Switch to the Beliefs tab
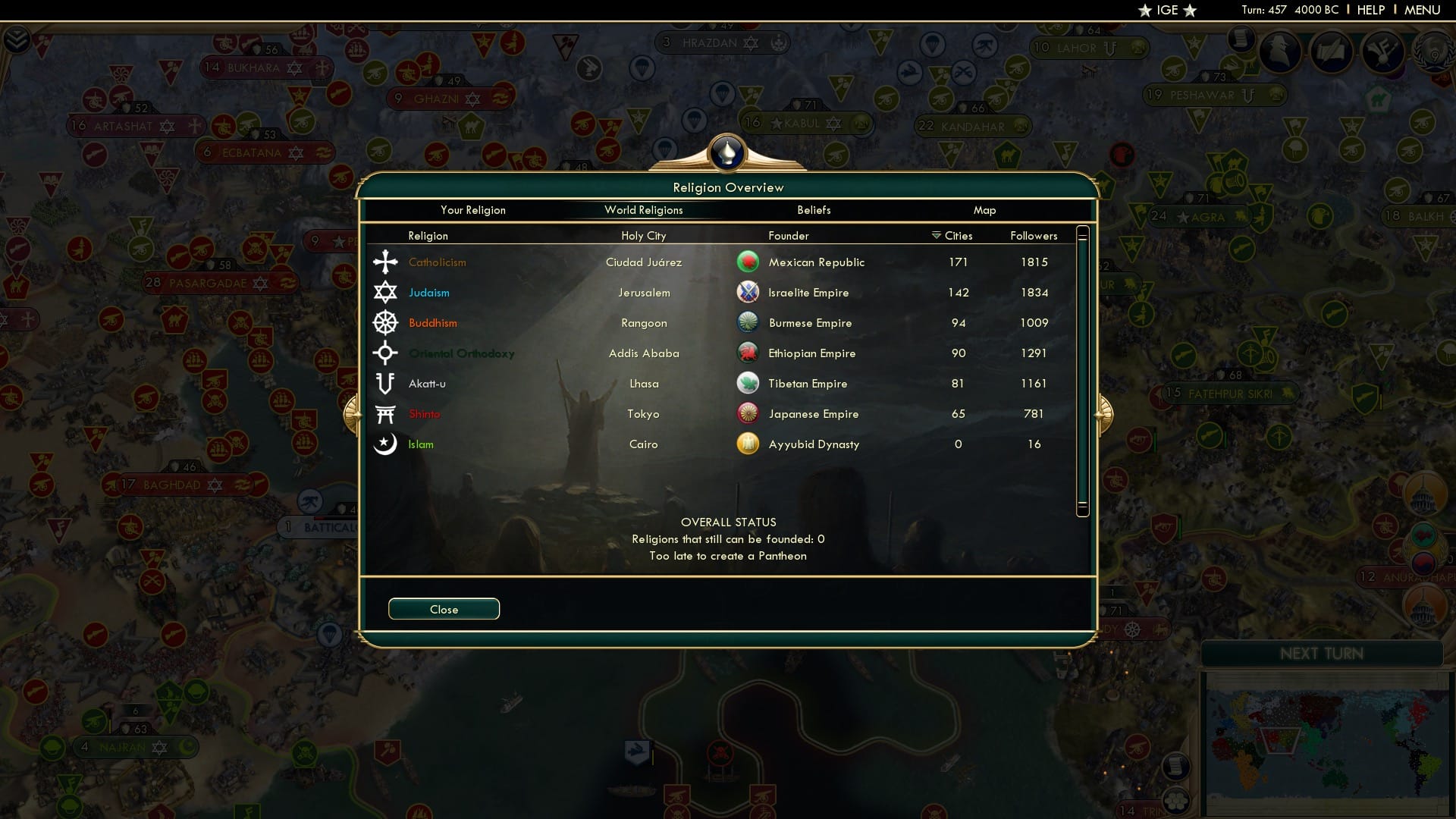The width and height of the screenshot is (1456, 819). coord(814,210)
